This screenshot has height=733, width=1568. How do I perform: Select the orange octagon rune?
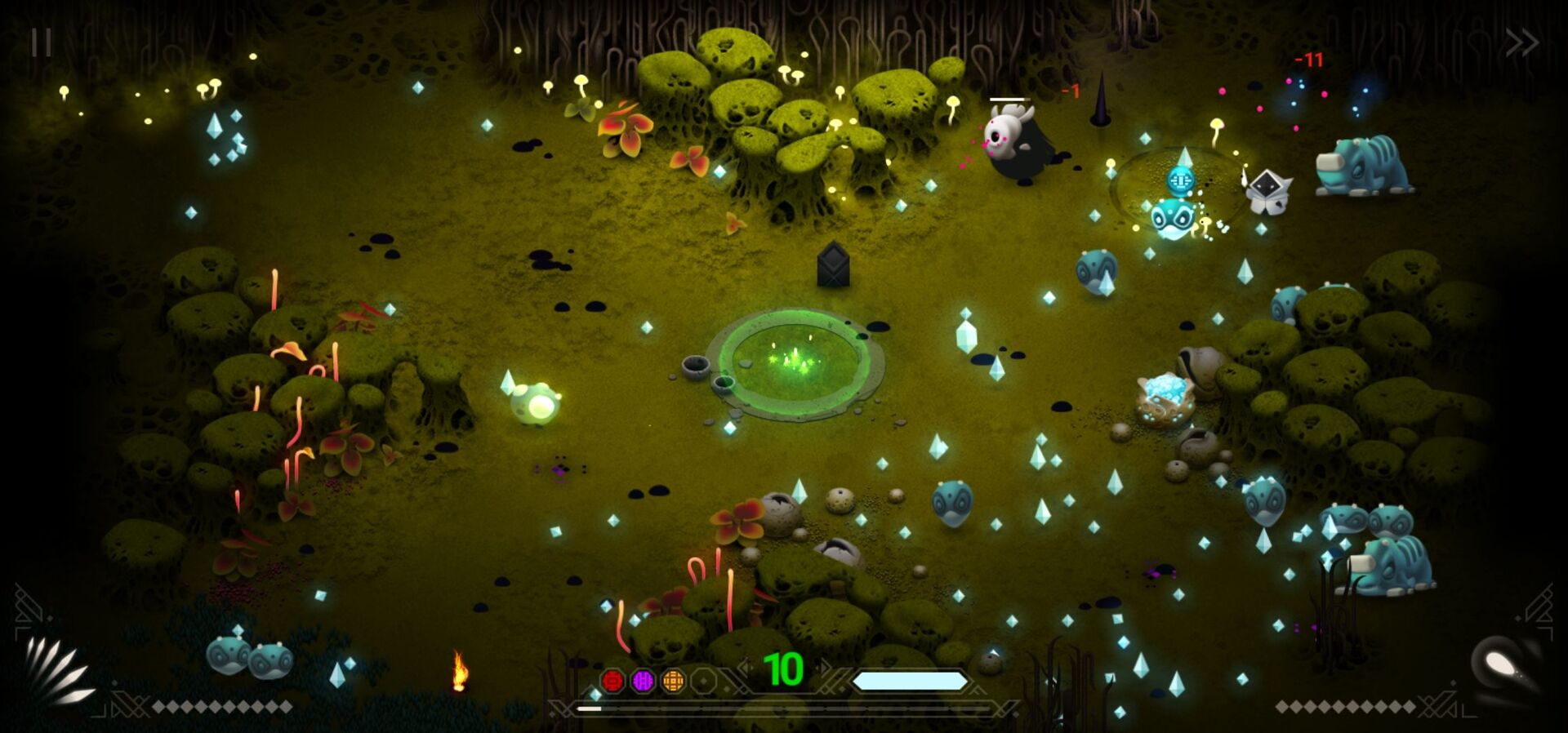[x=673, y=680]
